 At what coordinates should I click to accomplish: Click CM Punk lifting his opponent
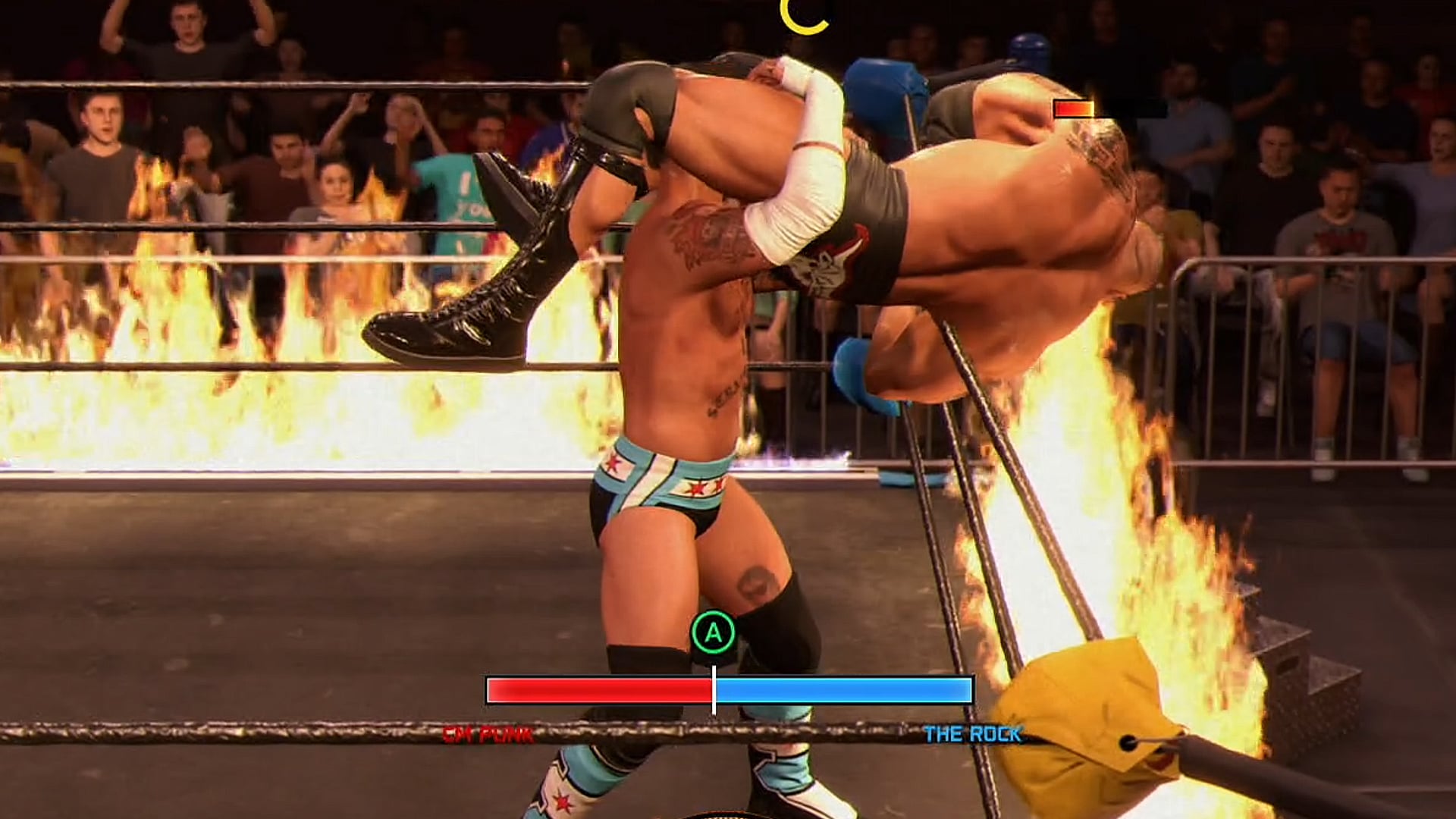[682, 379]
